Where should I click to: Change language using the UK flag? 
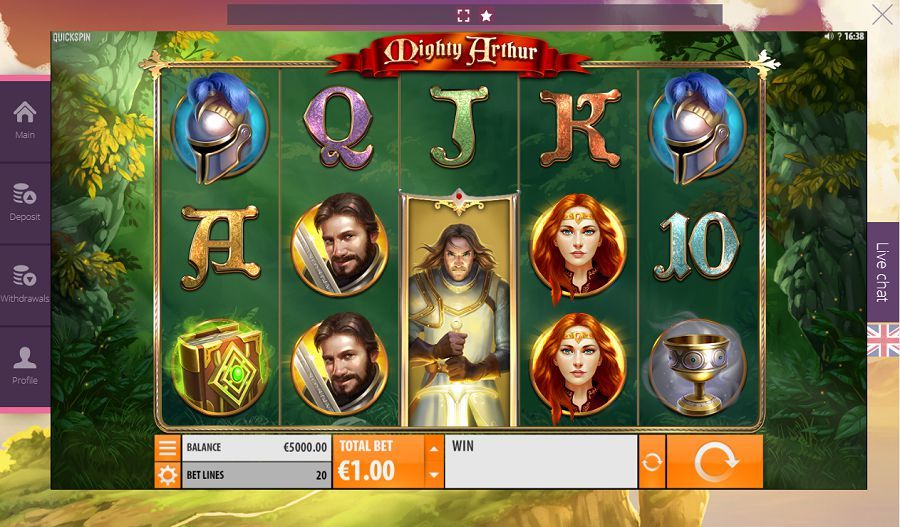point(882,340)
